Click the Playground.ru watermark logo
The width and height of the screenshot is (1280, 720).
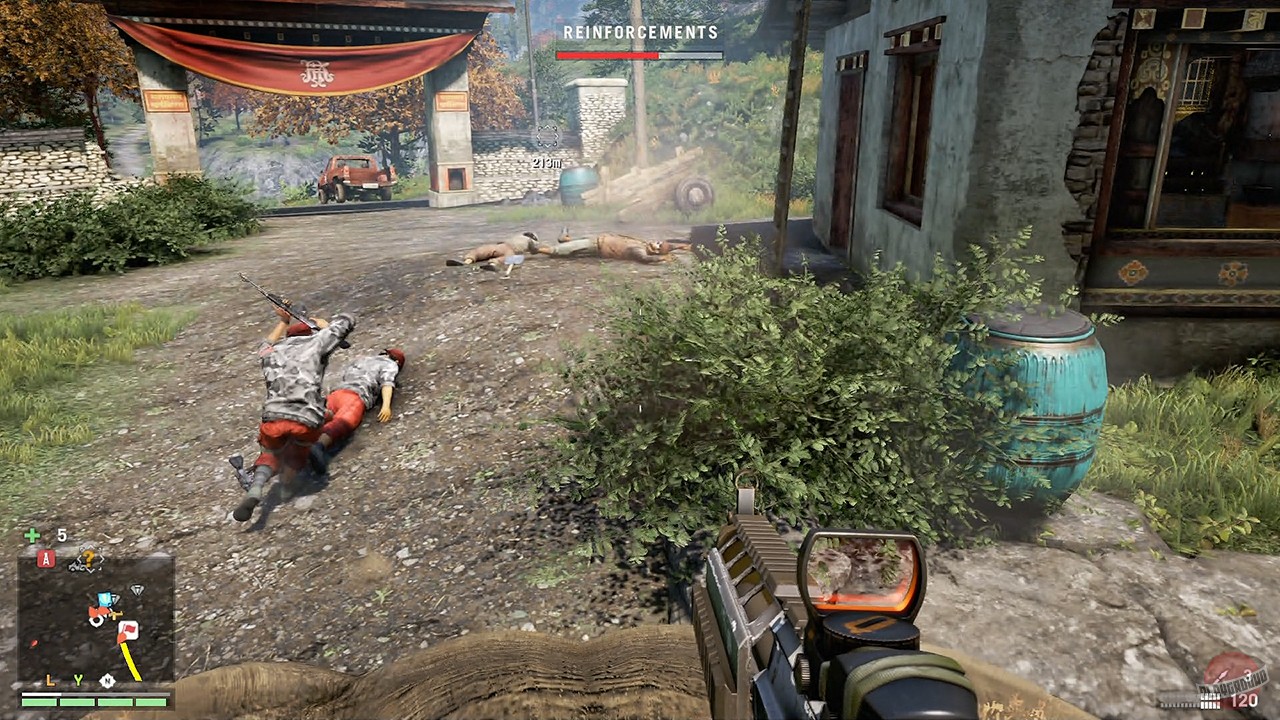point(1233,682)
